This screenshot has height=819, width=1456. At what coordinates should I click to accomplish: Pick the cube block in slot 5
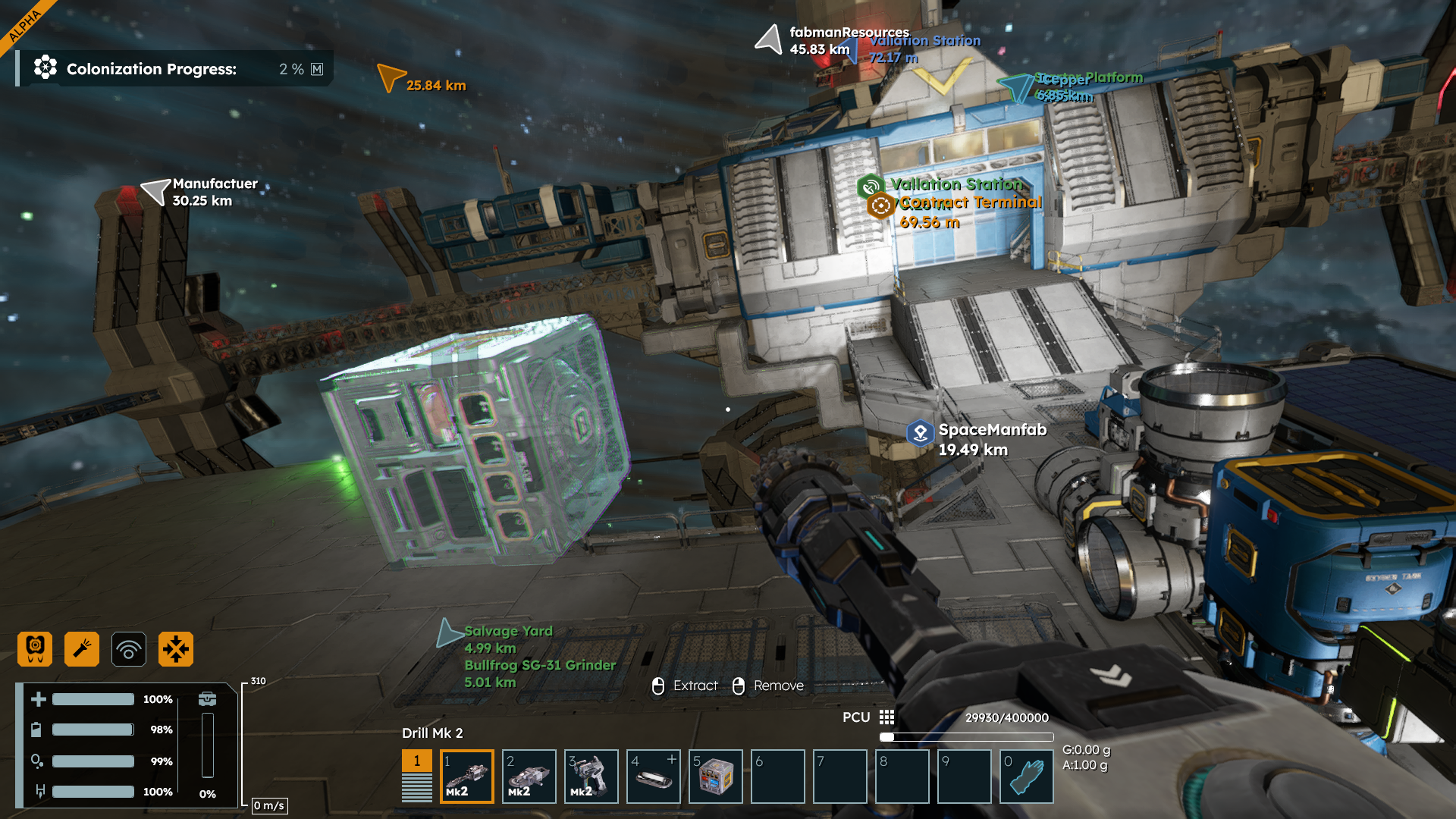716,777
